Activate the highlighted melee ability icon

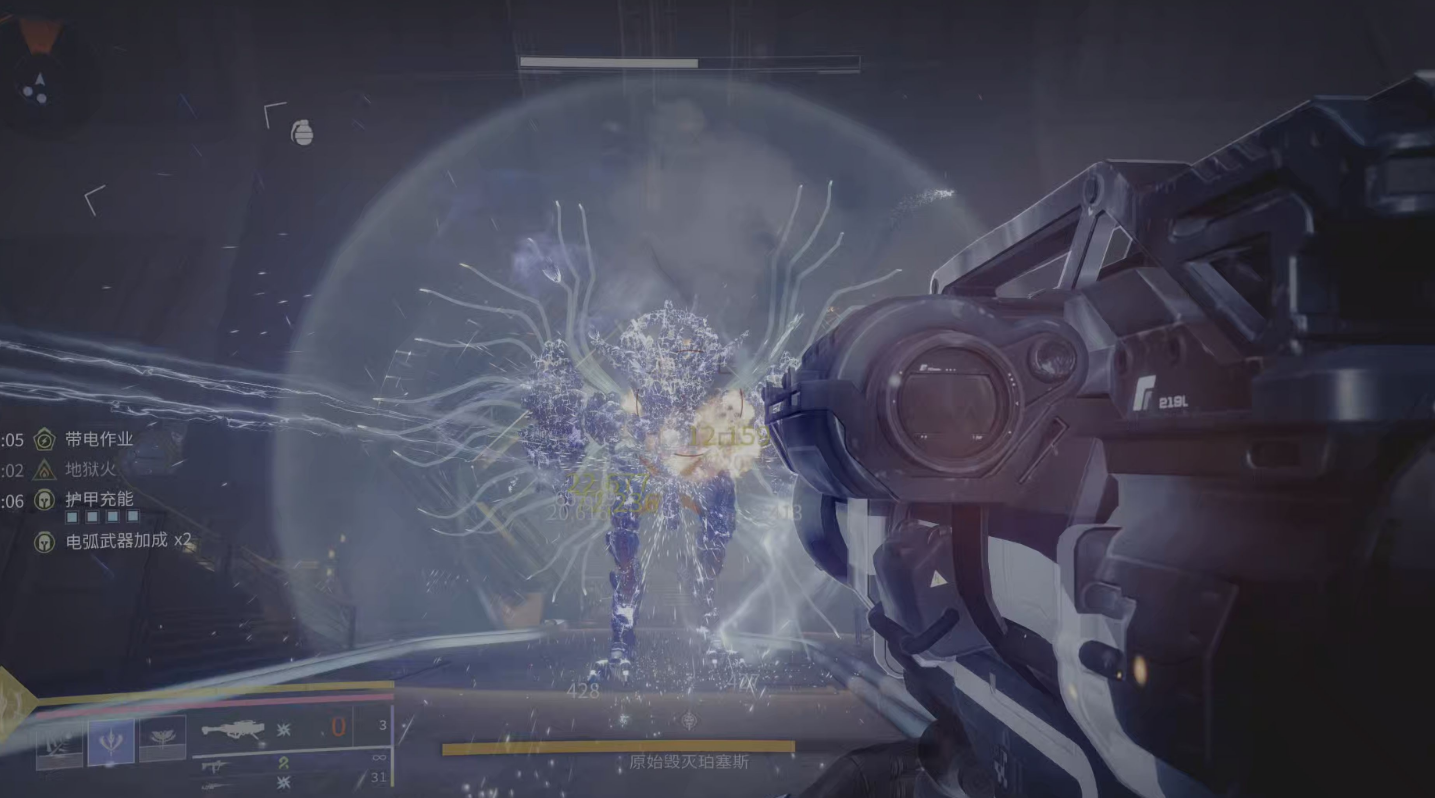(110, 742)
